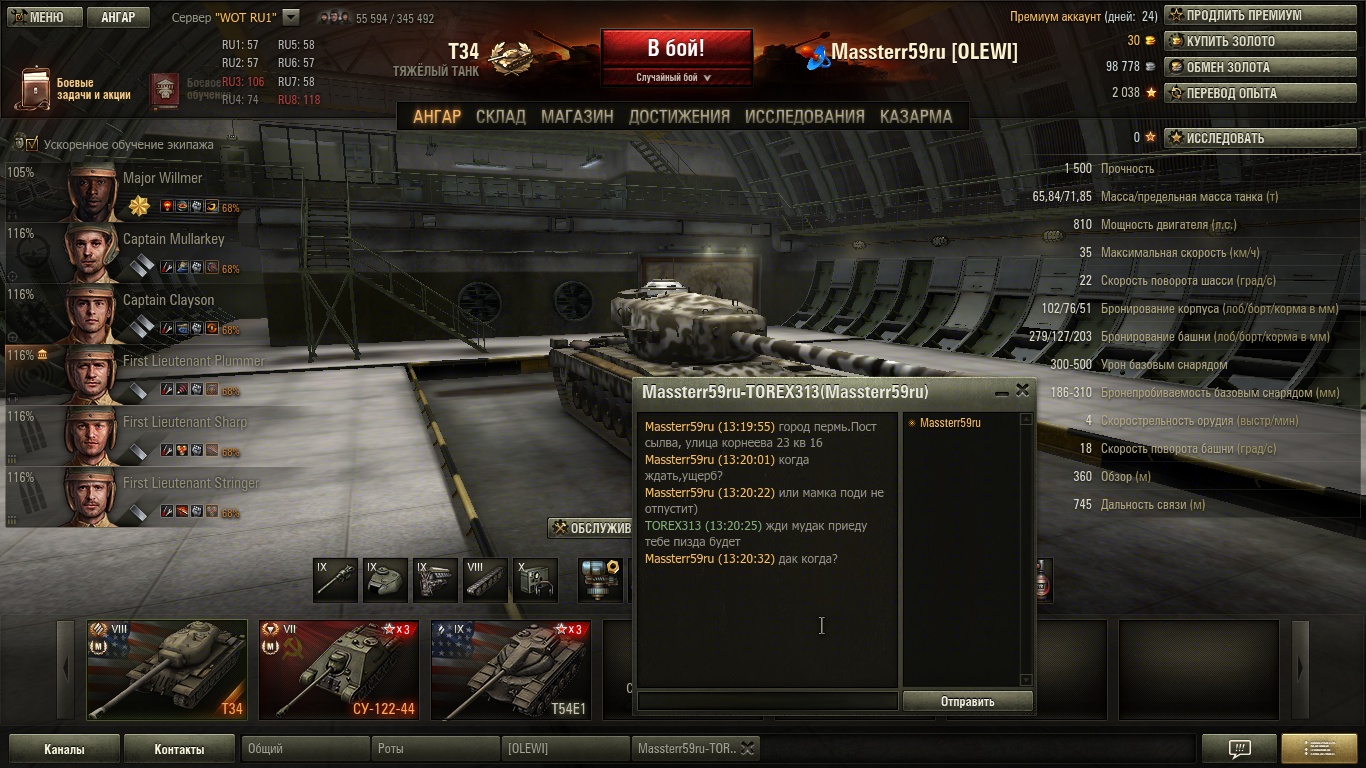The width and height of the screenshot is (1366, 768).
Task: Go to the ДОСТИЖЕНИЯ tab
Action: click(x=679, y=116)
